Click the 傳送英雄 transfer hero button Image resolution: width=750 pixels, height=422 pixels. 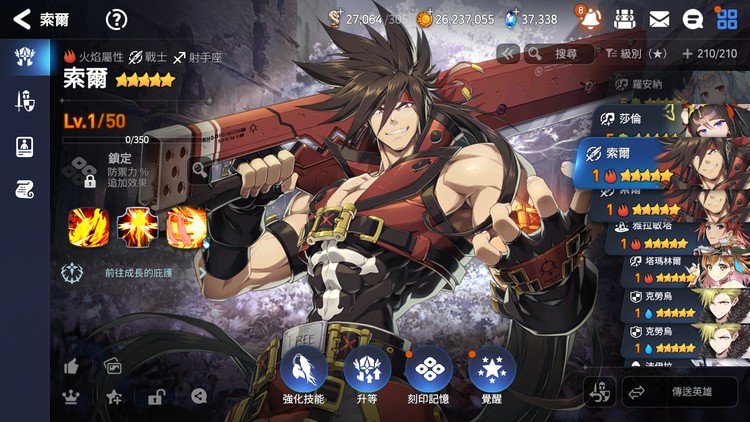tap(680, 392)
